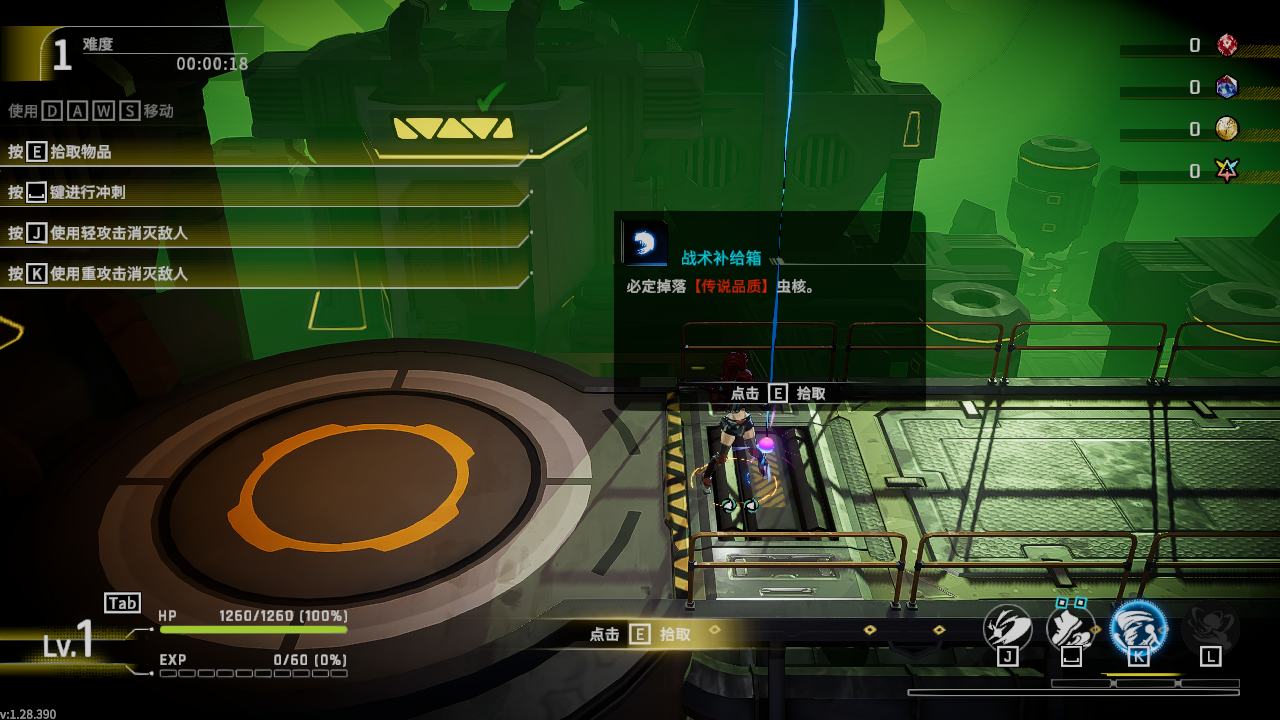Select the gold coin currency icon
This screenshot has height=720, width=1280.
pos(1227,129)
